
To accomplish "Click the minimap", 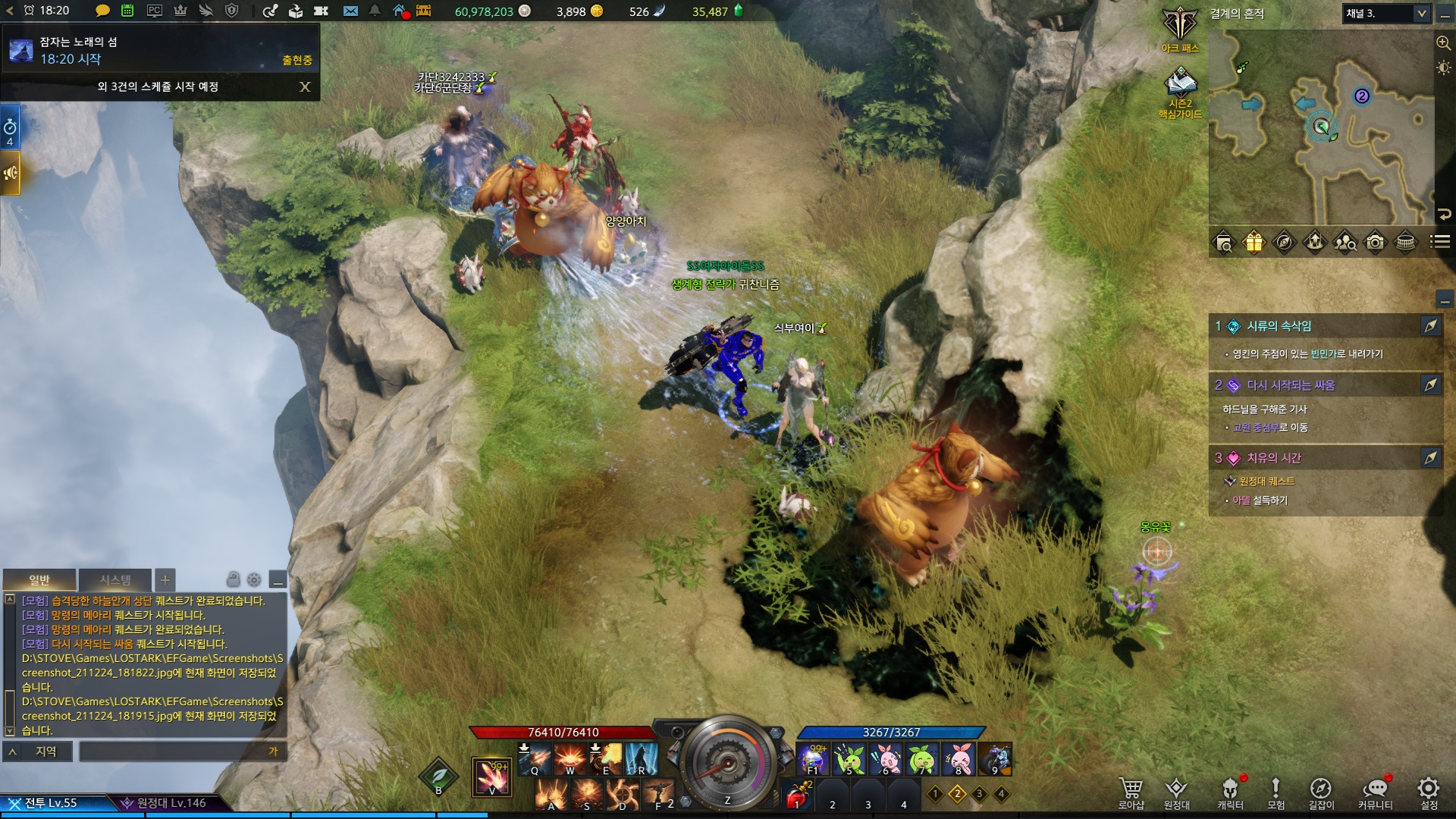I will coord(1319,127).
